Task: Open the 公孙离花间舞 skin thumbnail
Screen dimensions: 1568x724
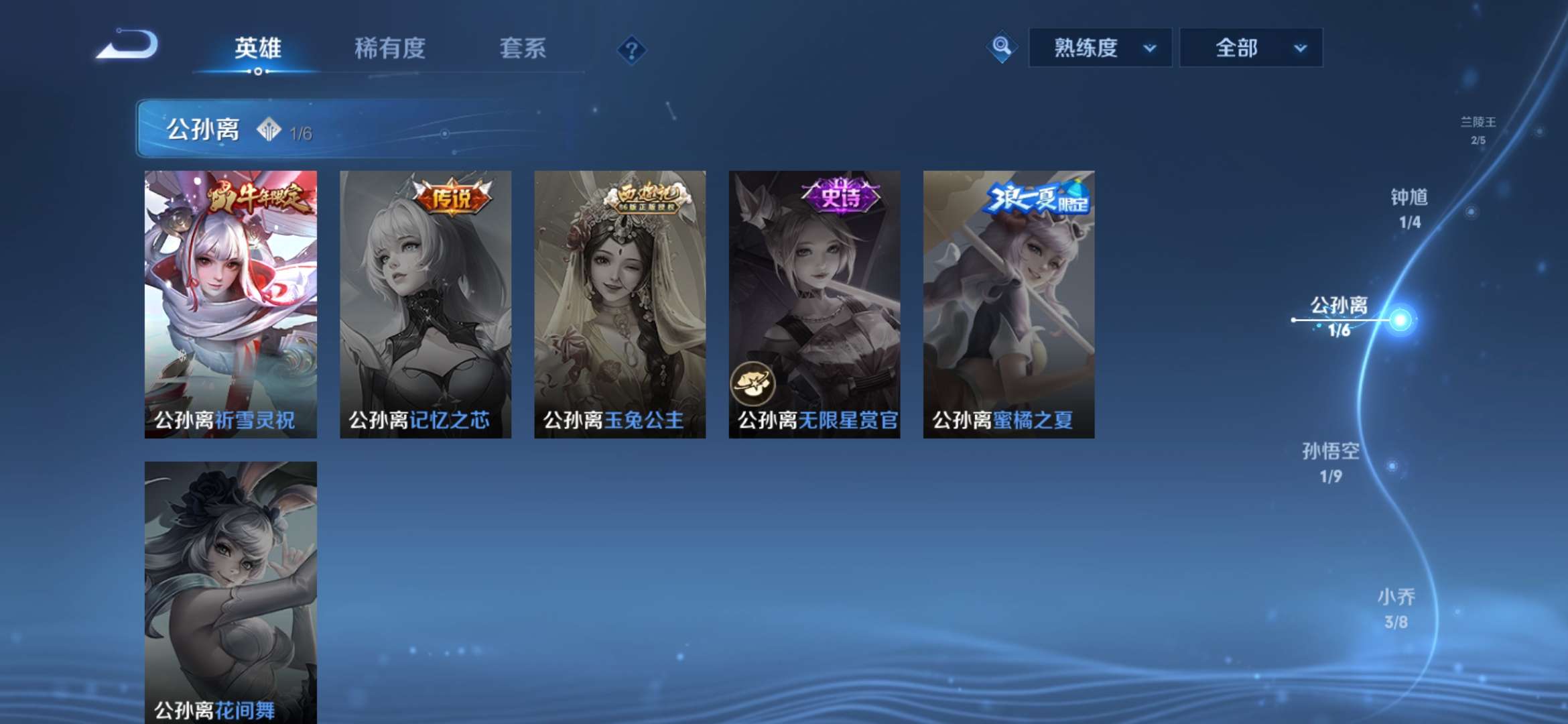Action: click(x=231, y=590)
